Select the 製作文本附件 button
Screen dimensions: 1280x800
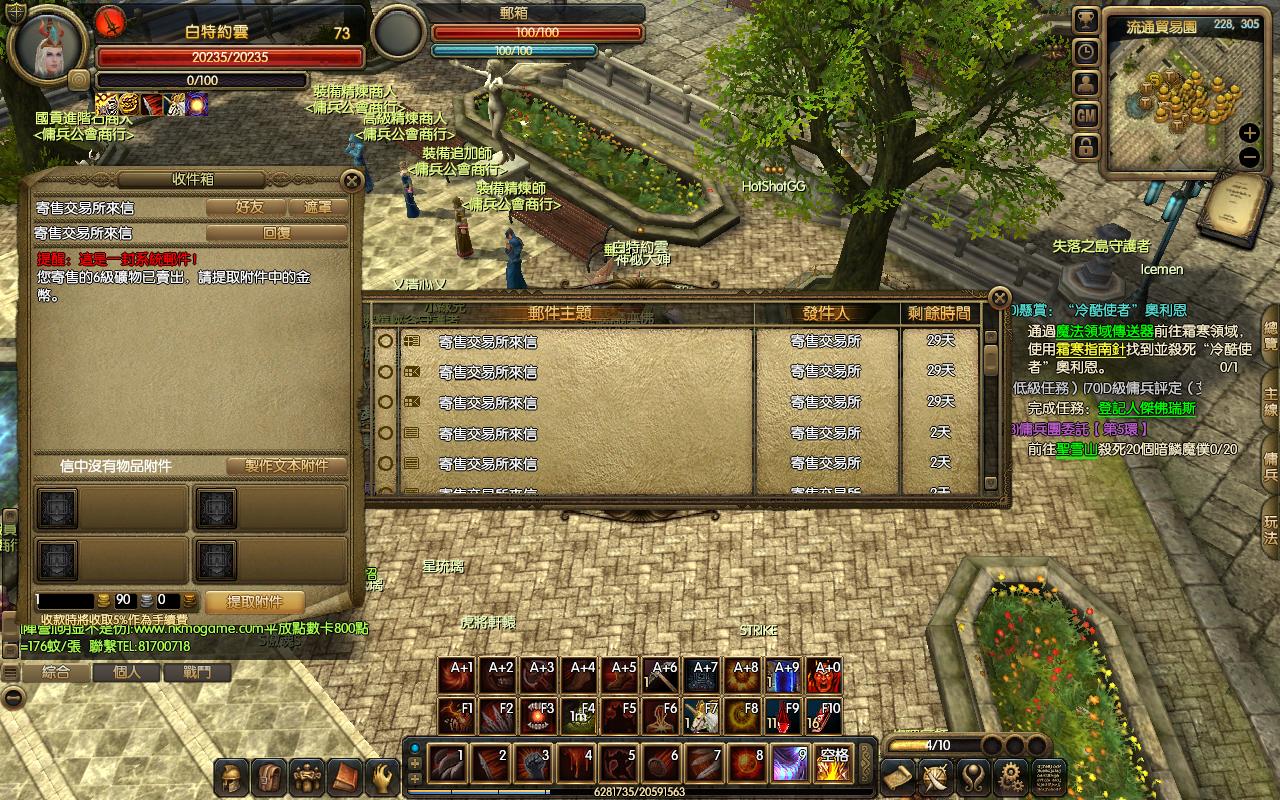[x=286, y=466]
